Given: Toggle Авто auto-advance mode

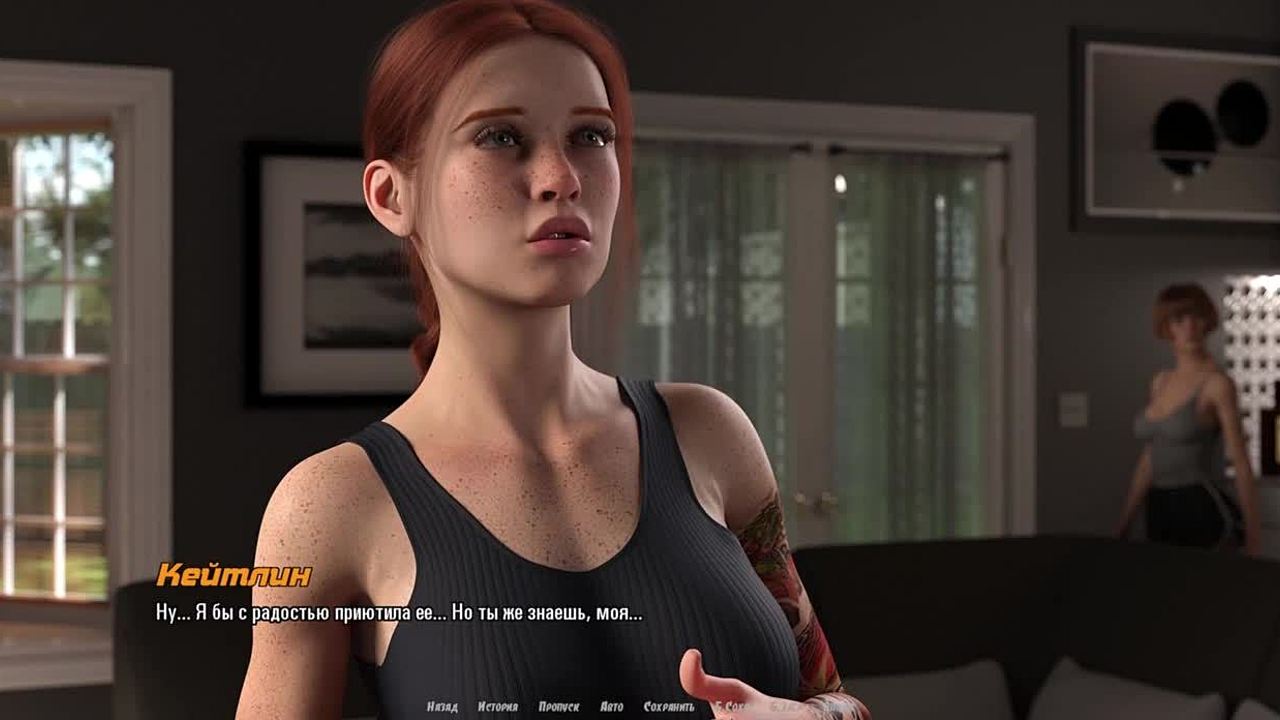Looking at the screenshot, I should coord(611,707).
